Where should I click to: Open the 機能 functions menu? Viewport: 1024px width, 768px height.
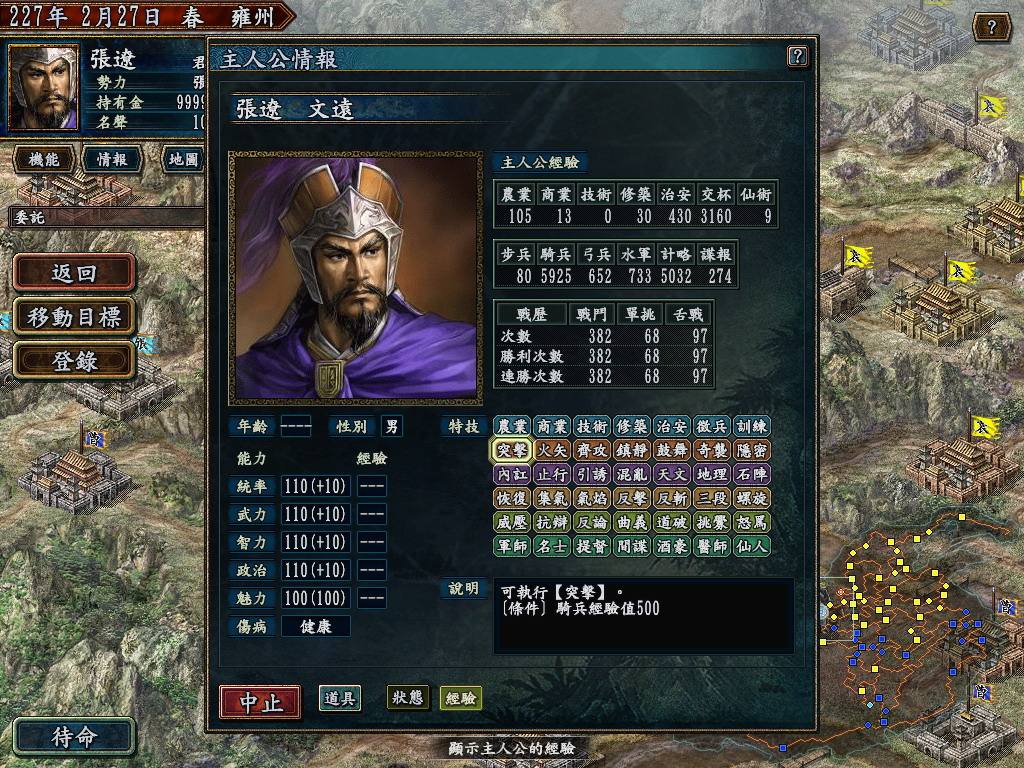click(44, 159)
